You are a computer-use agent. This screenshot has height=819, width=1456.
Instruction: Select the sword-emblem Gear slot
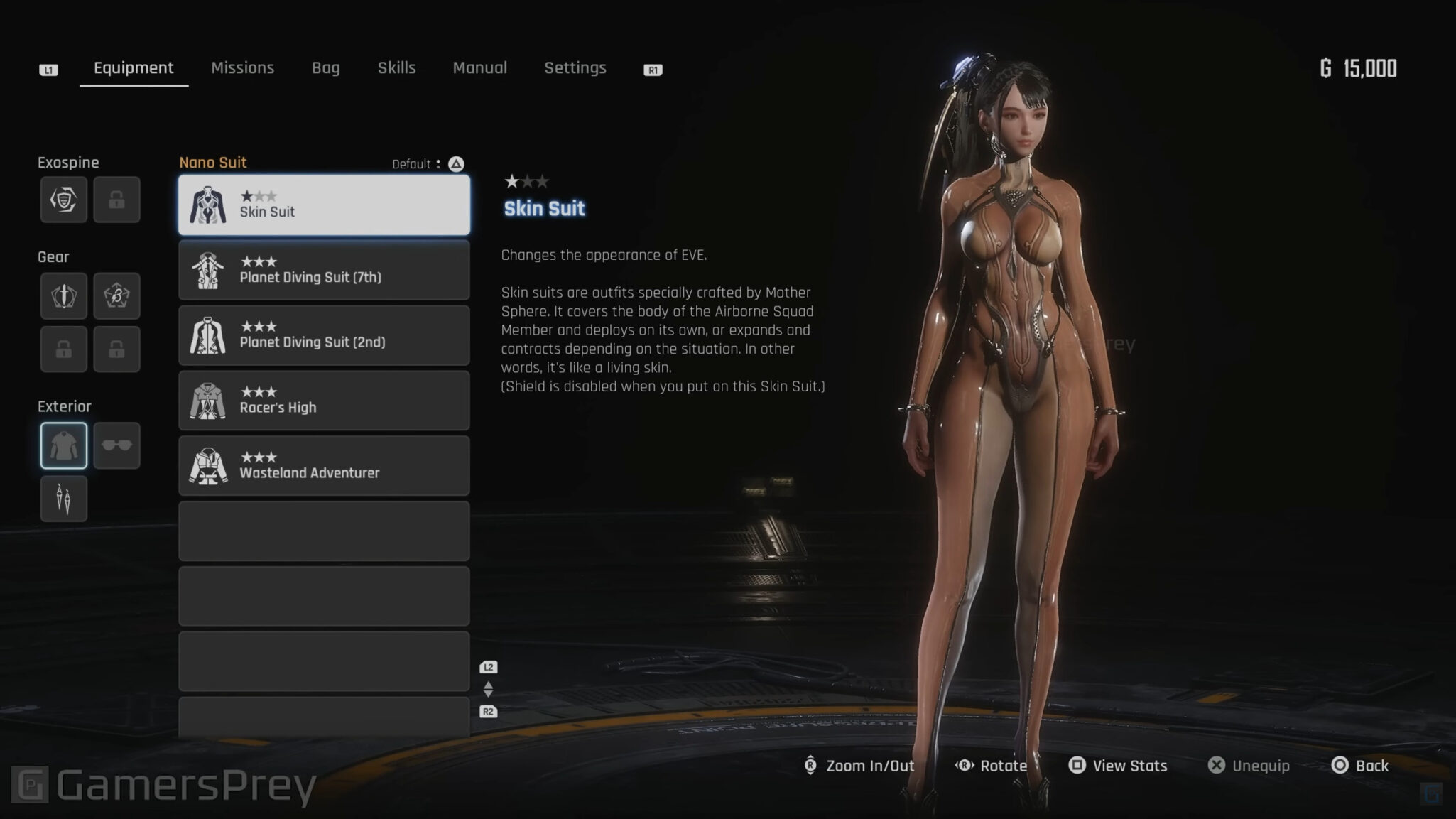(64, 295)
